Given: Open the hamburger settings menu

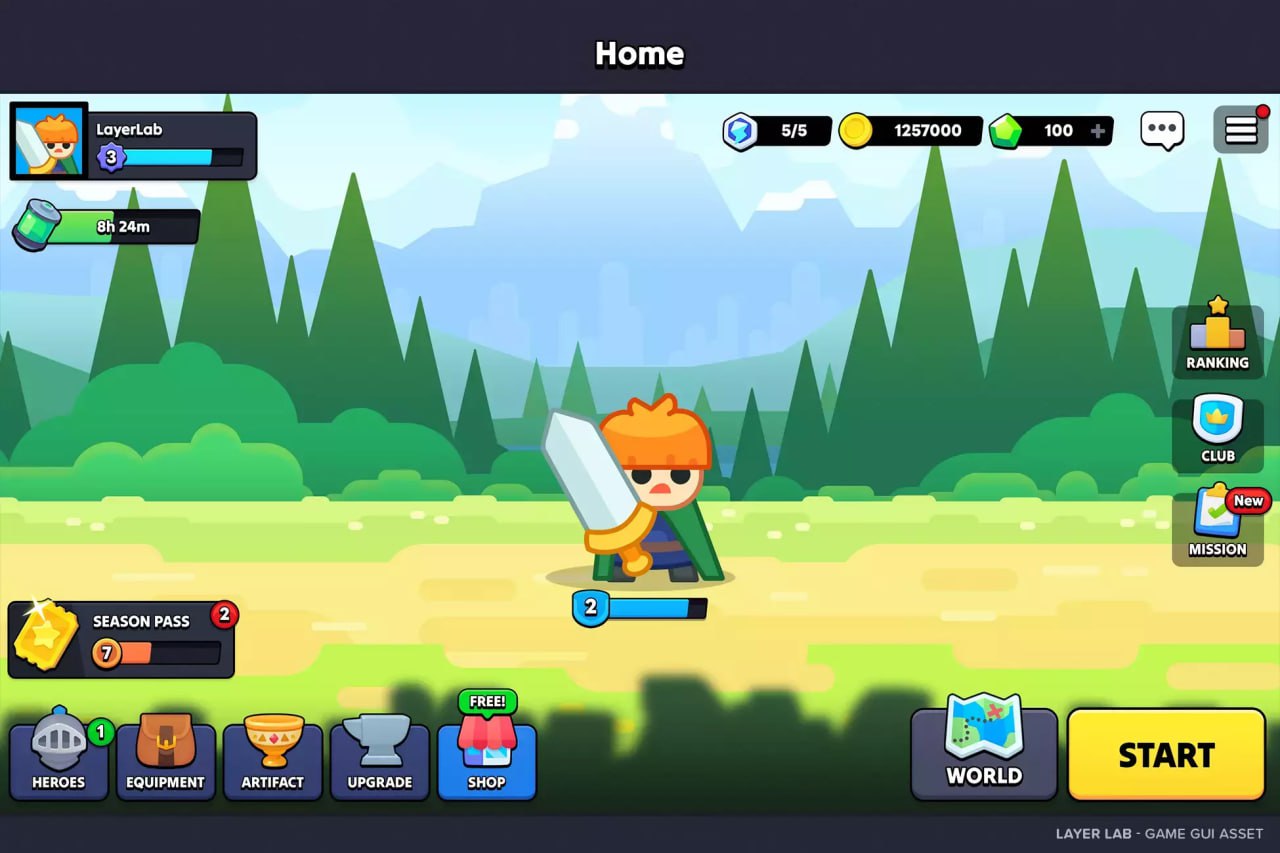Looking at the screenshot, I should [1241, 129].
